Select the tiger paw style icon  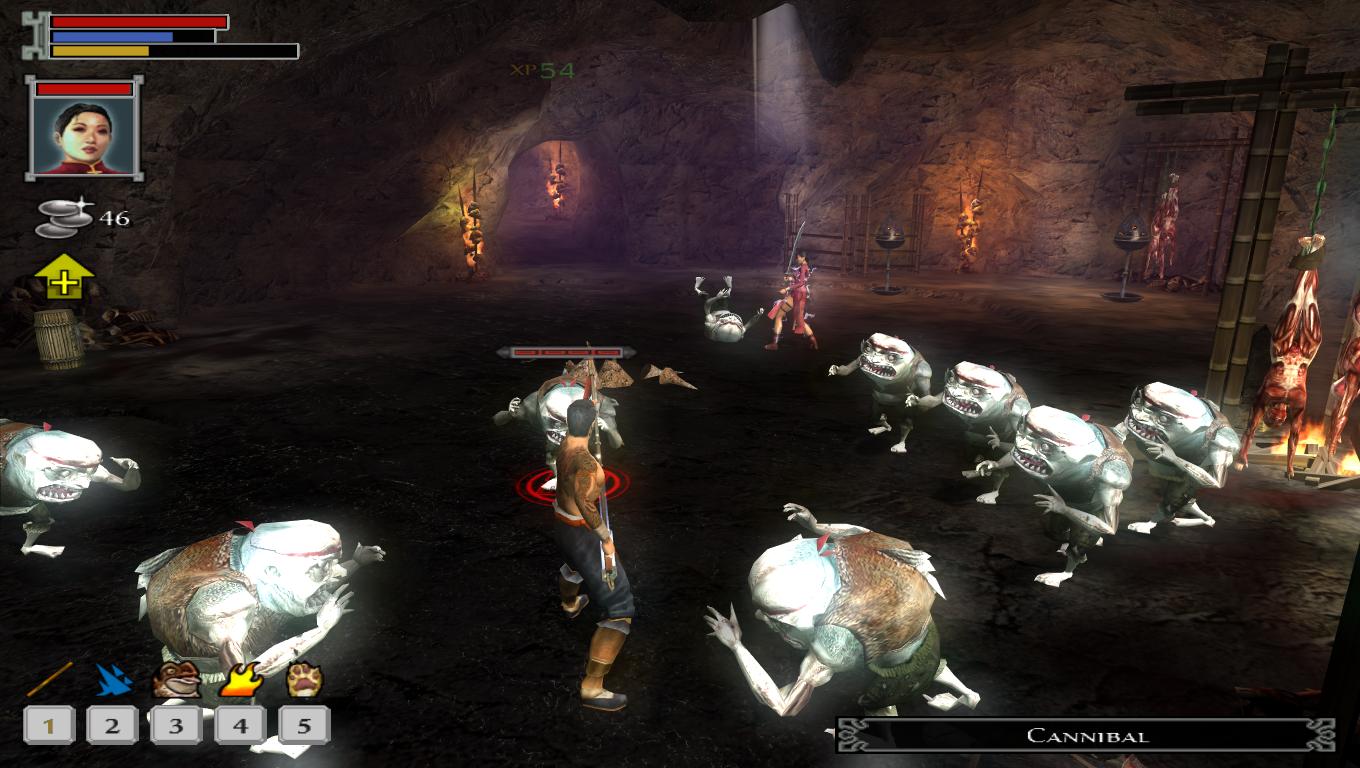(303, 680)
